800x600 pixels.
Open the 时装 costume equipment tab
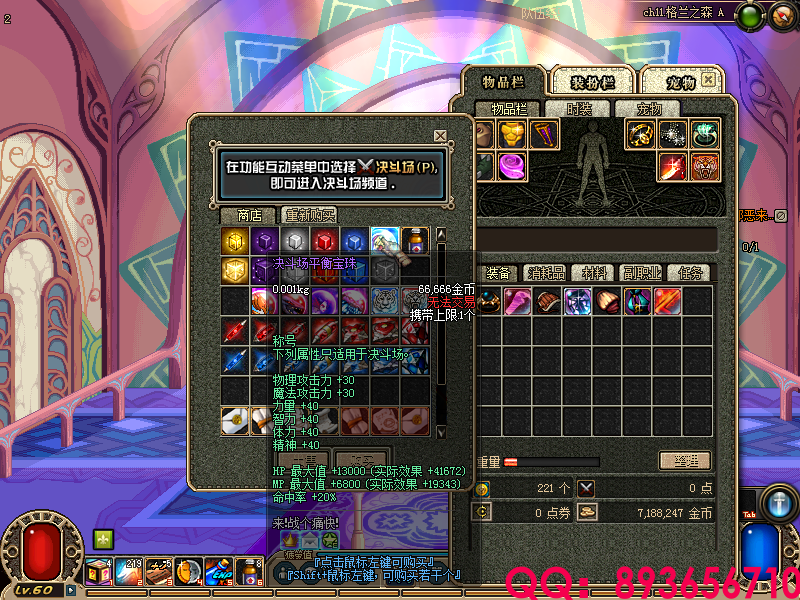tap(580, 109)
